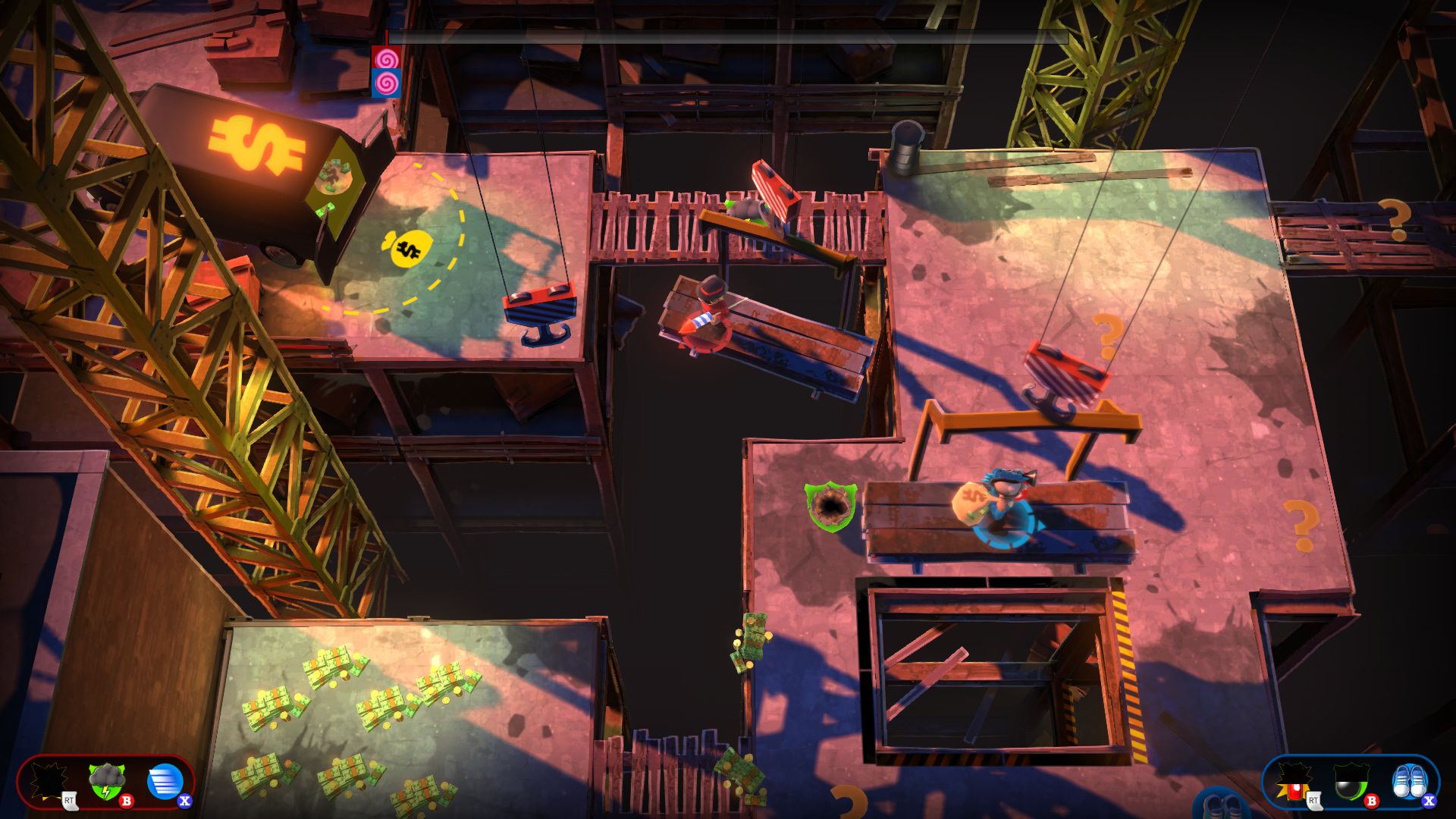Use the blue speed dash ability

point(165,782)
